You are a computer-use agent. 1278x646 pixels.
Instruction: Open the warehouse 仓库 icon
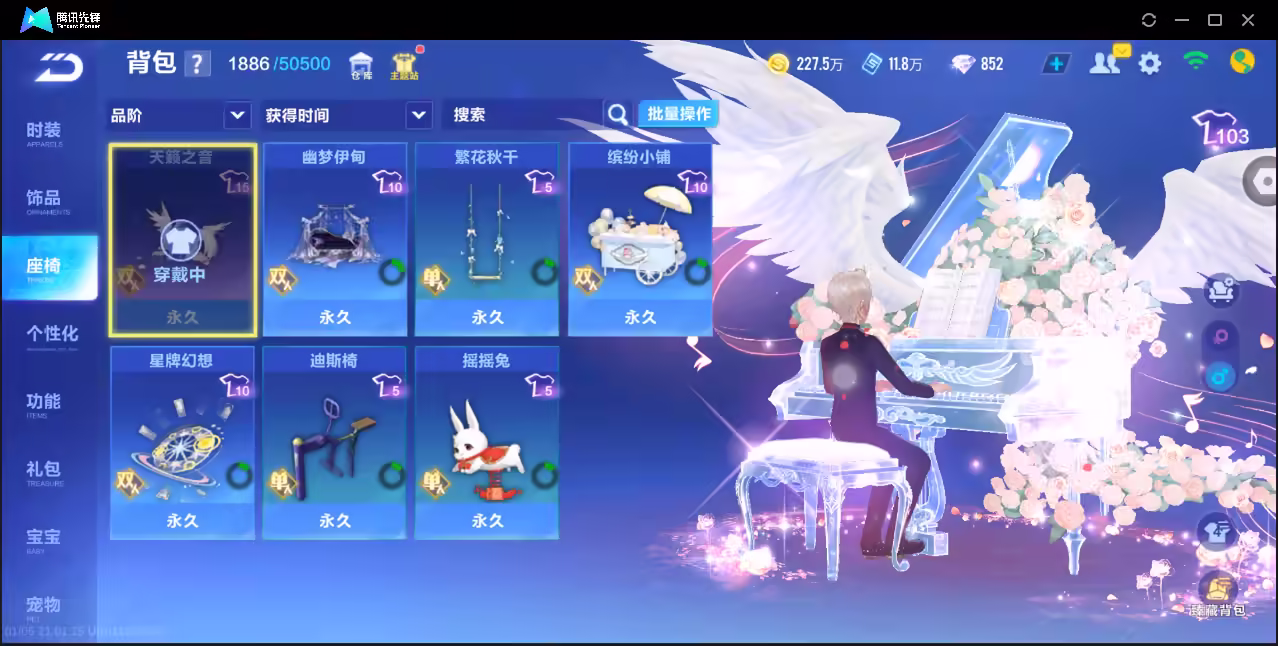coord(360,65)
